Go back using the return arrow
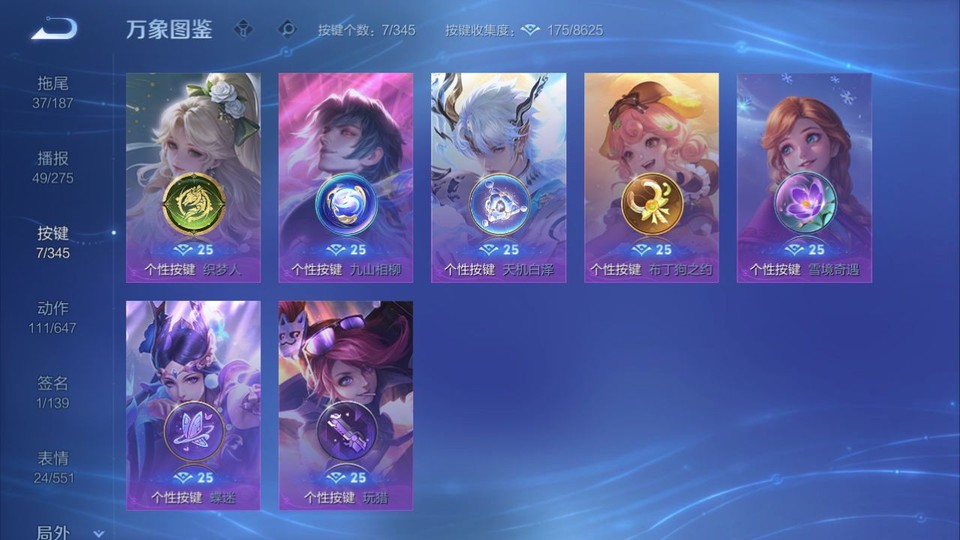960x540 pixels. click(x=54, y=29)
